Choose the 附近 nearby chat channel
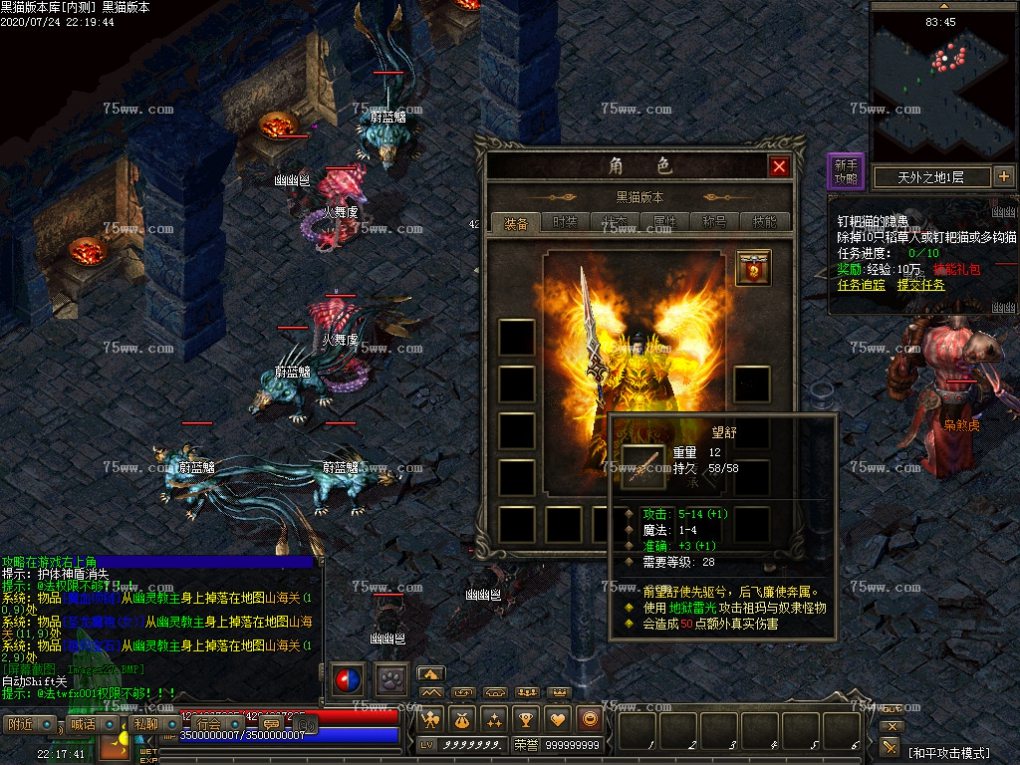 pos(20,724)
